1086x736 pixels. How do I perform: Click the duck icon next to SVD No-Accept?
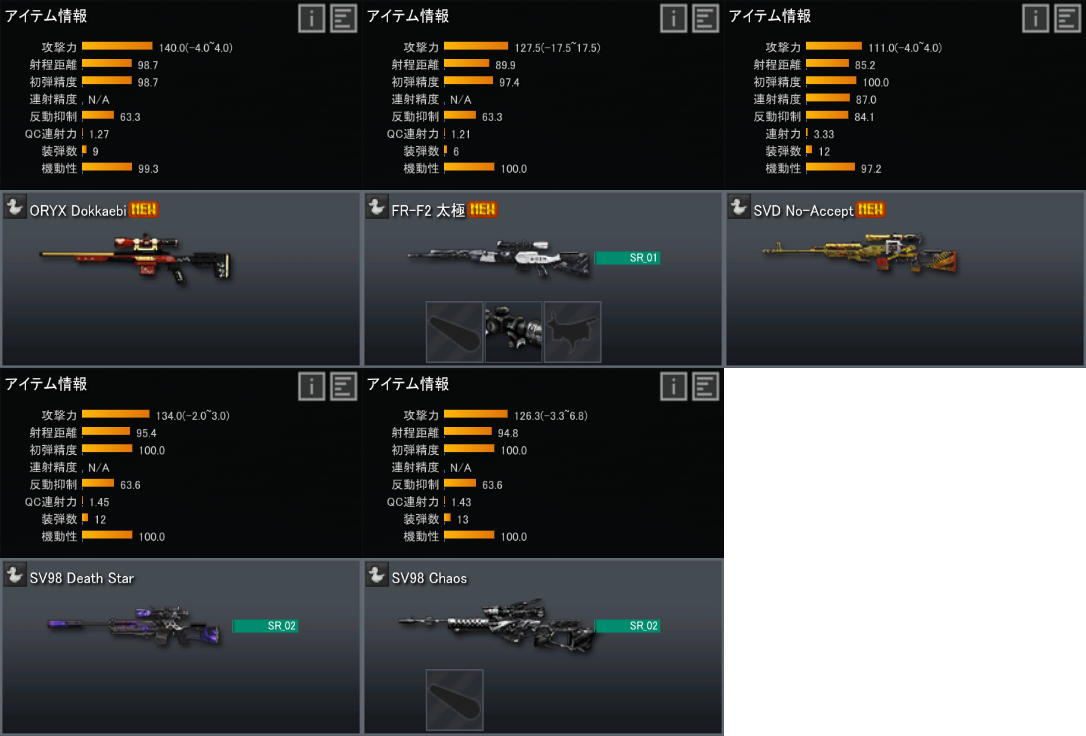tap(739, 207)
